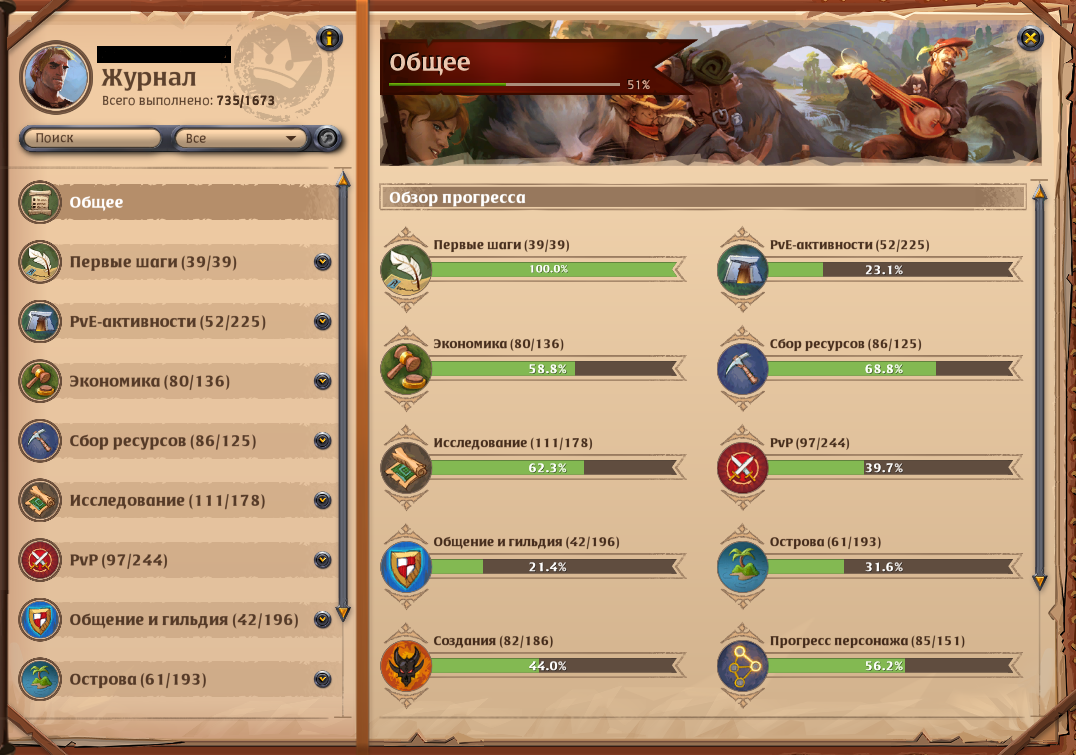Image resolution: width=1076 pixels, height=755 pixels.
Task: Click the search field
Action: point(92,138)
